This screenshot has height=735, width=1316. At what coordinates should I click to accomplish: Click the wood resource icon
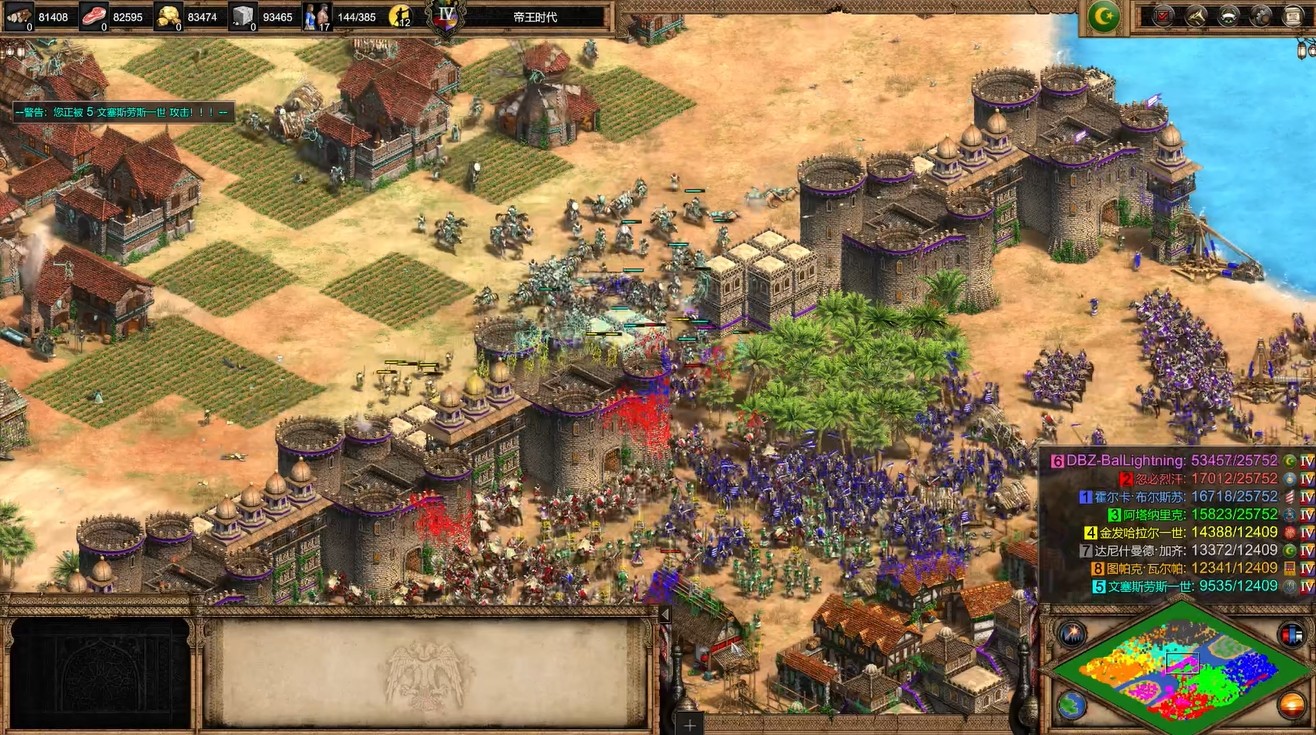[19, 16]
